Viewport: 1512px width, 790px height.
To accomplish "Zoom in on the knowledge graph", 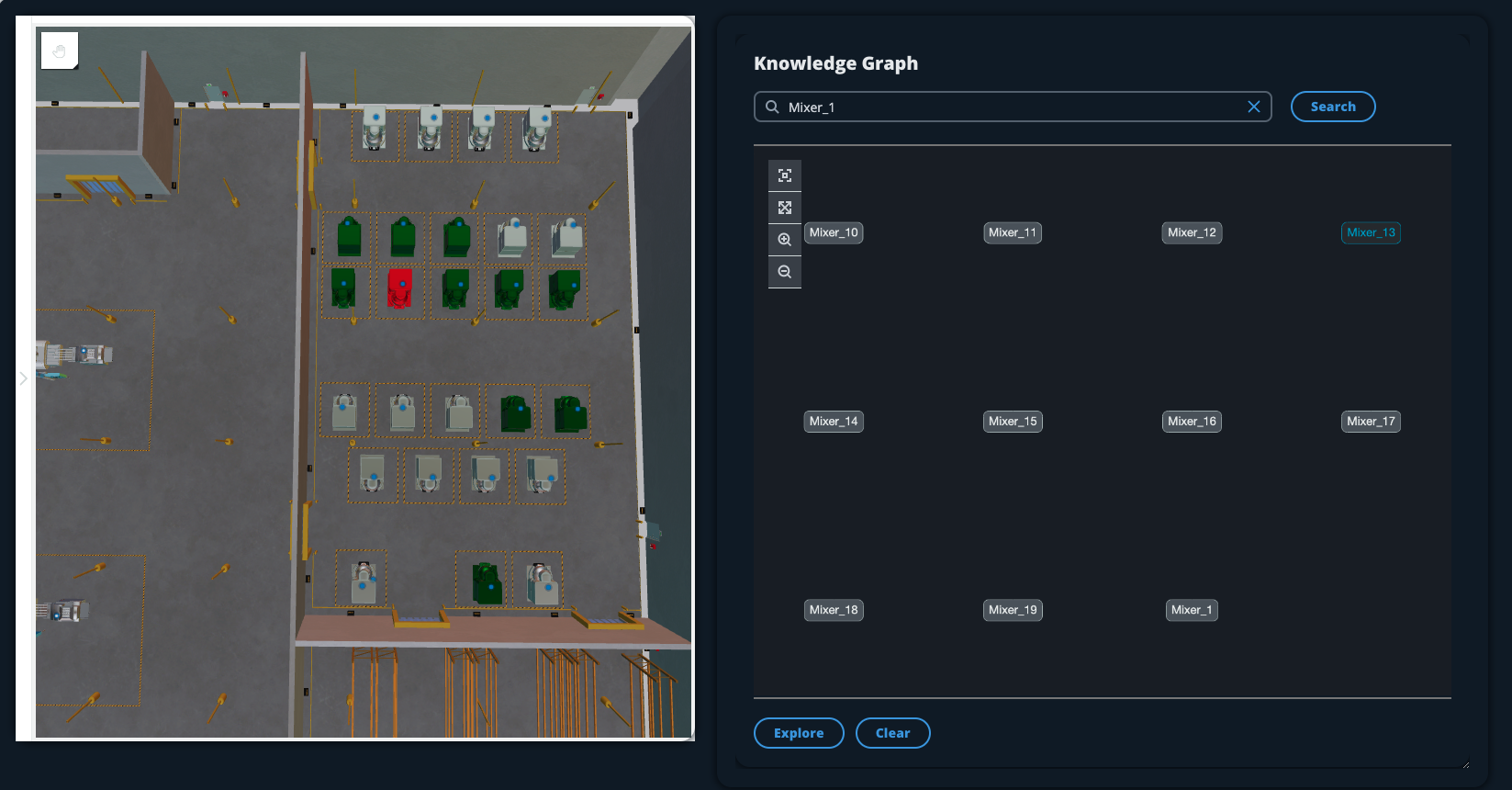I will (x=785, y=239).
